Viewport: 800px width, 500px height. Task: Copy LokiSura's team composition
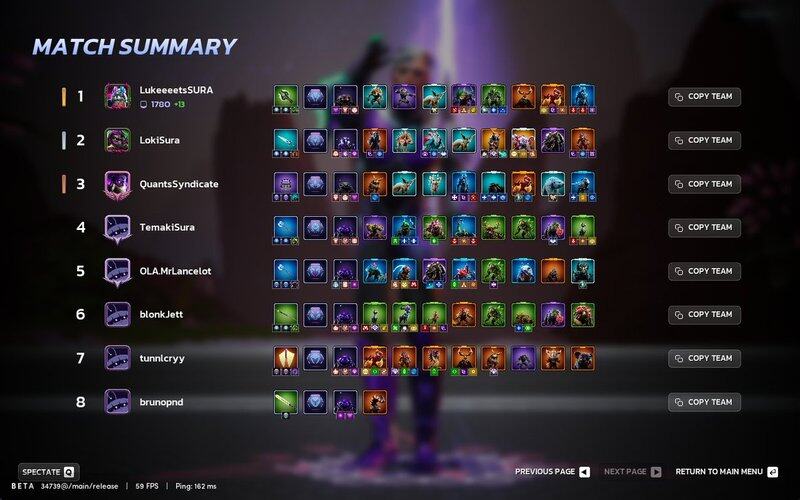(x=704, y=140)
